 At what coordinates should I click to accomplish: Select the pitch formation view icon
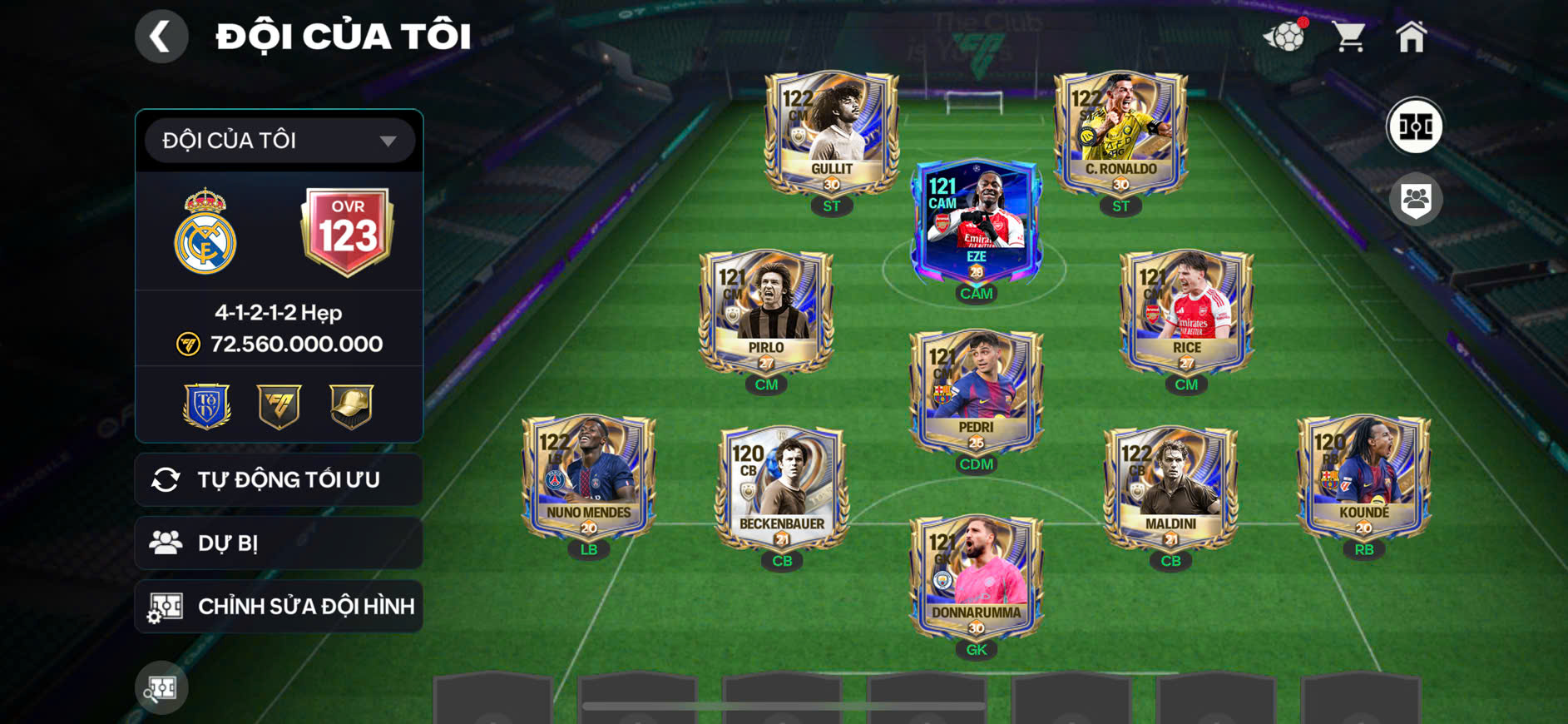(x=1414, y=126)
